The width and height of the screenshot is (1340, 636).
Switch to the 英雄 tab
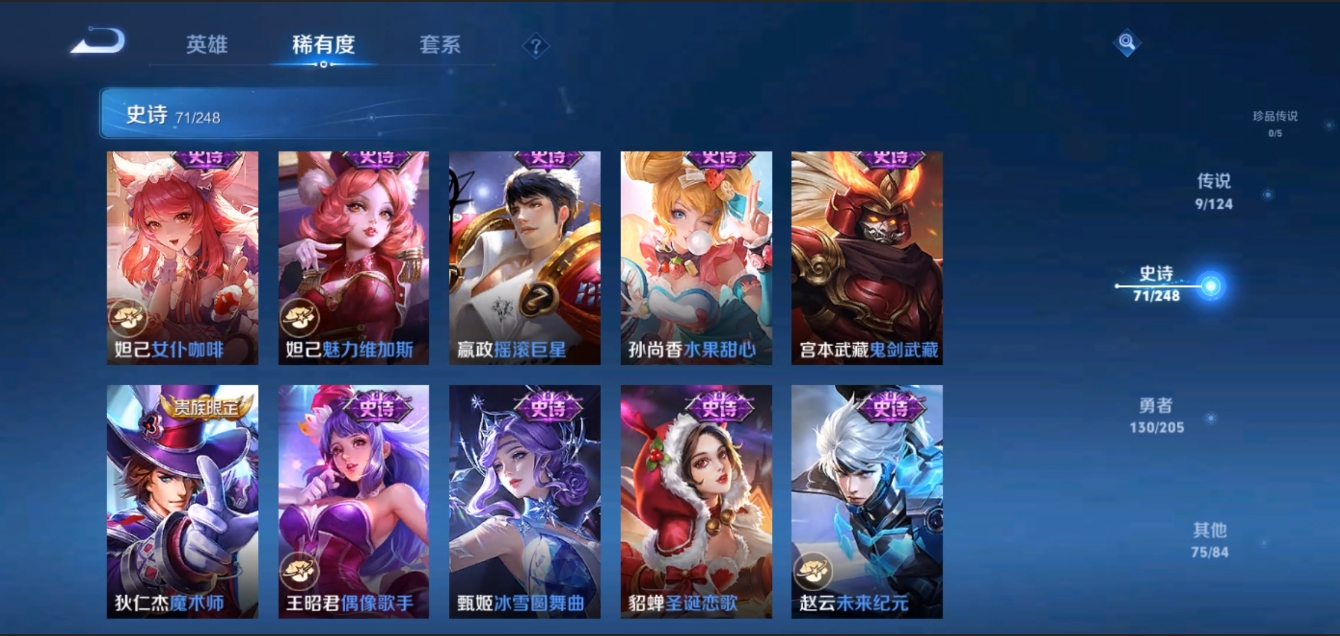pyautogui.click(x=207, y=45)
